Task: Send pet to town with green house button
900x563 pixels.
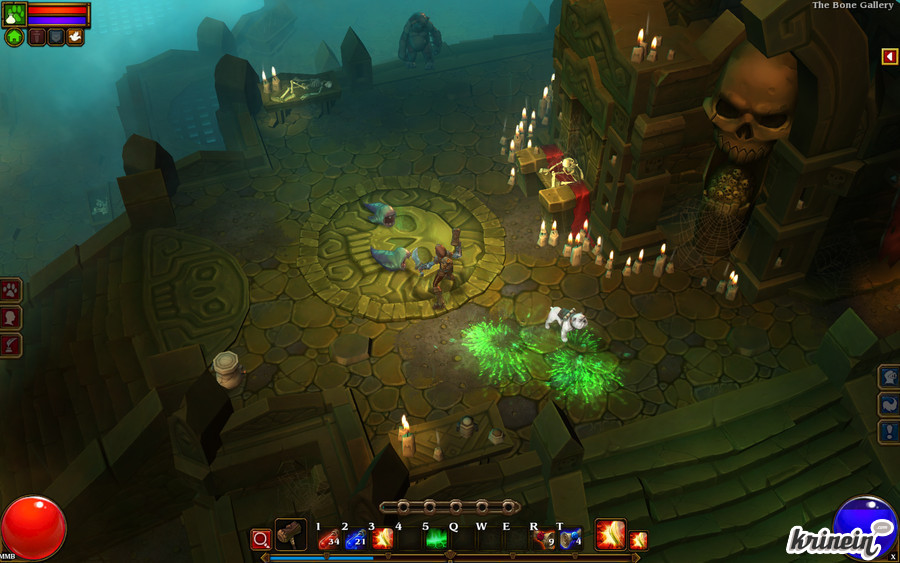Action: pyautogui.click(x=14, y=37)
